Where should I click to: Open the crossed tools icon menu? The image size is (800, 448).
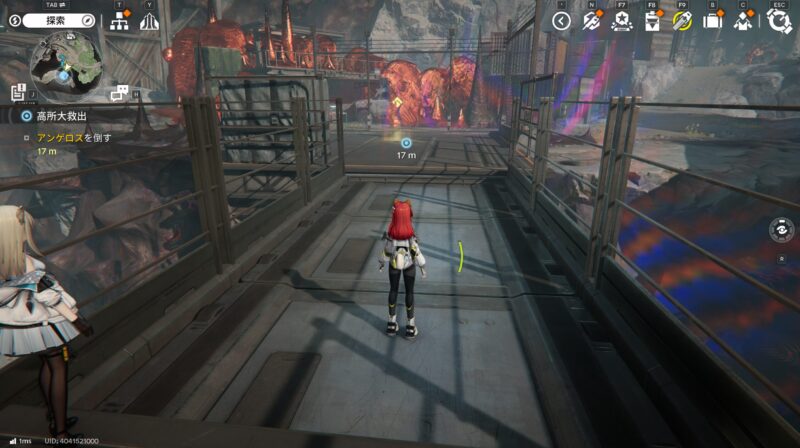click(591, 21)
